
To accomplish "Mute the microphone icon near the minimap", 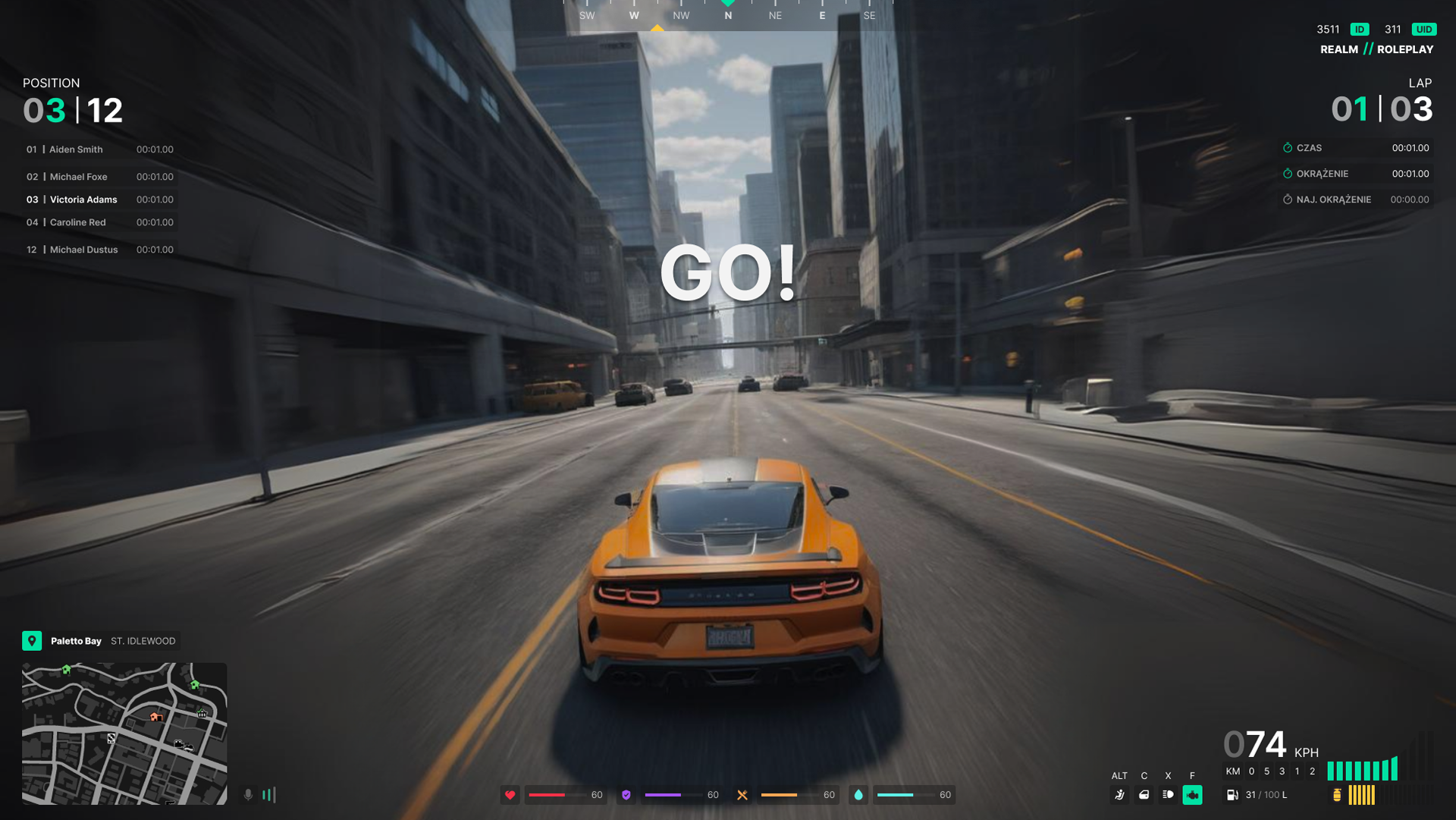I will 248,795.
